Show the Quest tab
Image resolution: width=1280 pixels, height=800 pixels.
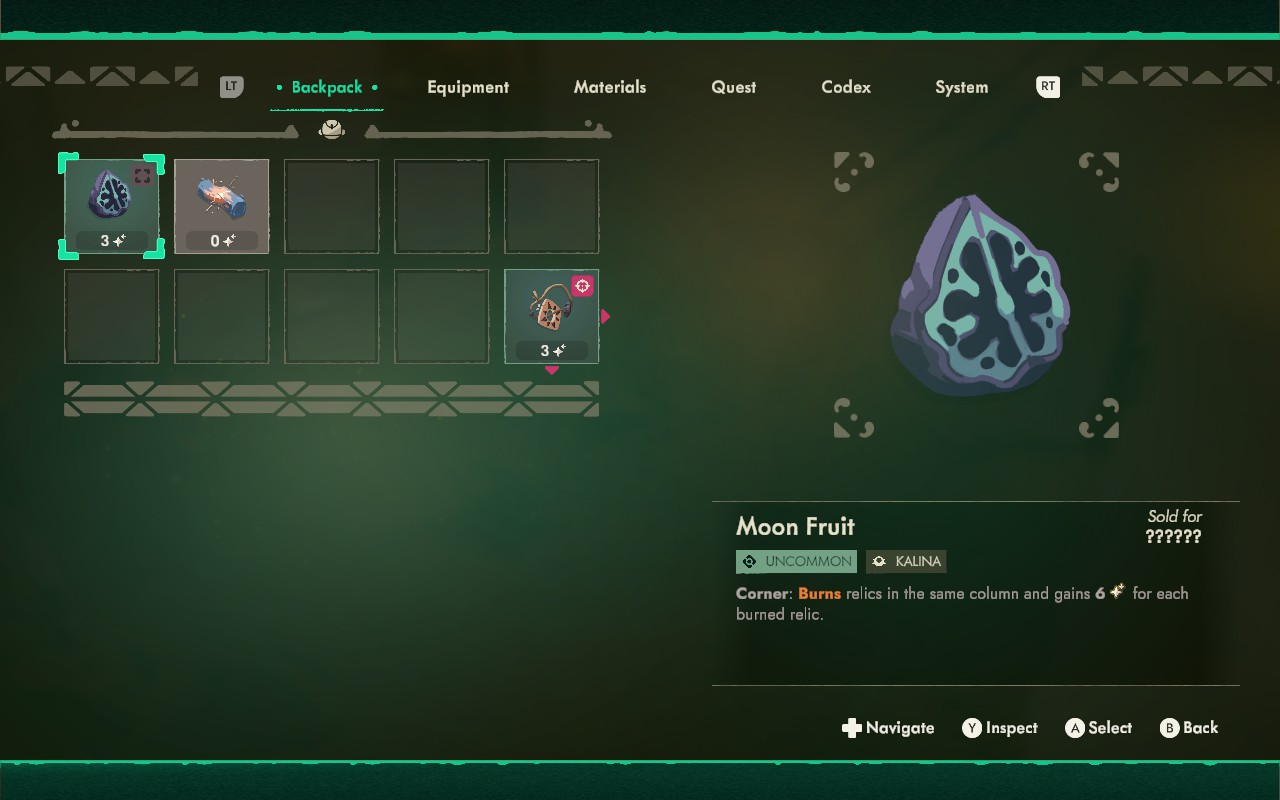pyautogui.click(x=733, y=87)
